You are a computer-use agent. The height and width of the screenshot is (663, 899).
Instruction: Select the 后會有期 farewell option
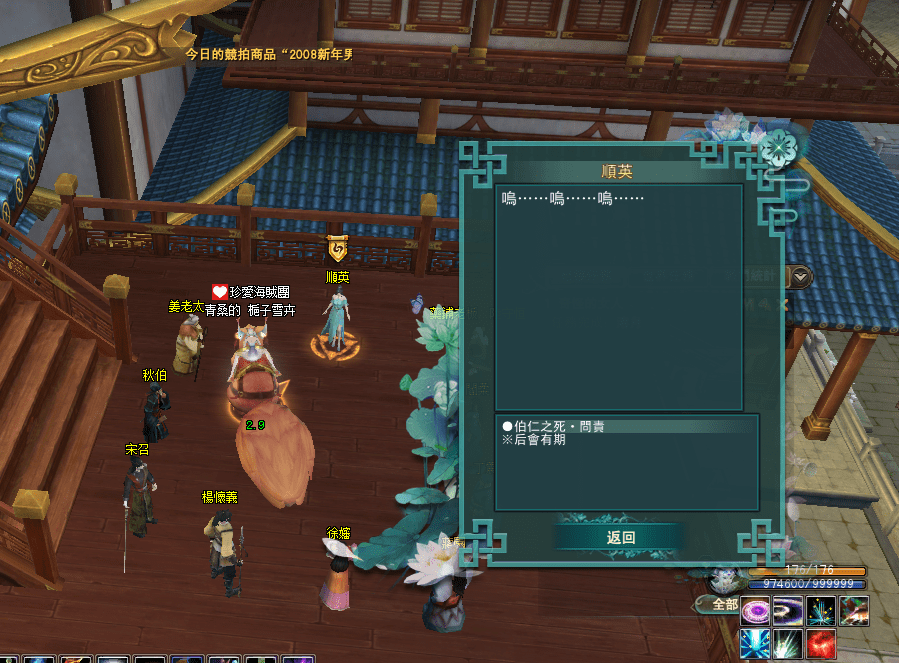(x=540, y=440)
